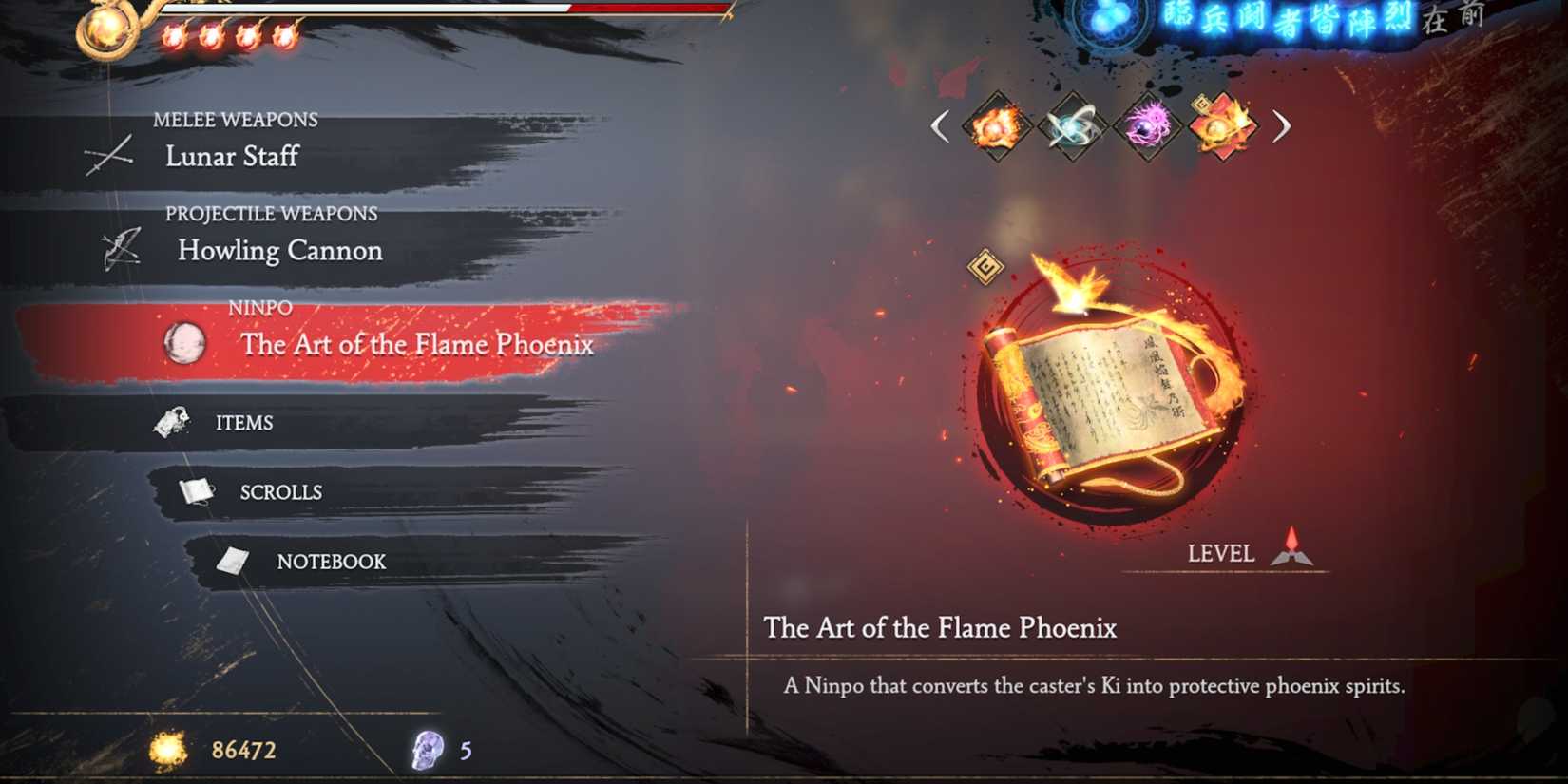This screenshot has width=1568, height=784.
Task: Click the right arrow to browse Ninpo
Action: (x=1283, y=126)
